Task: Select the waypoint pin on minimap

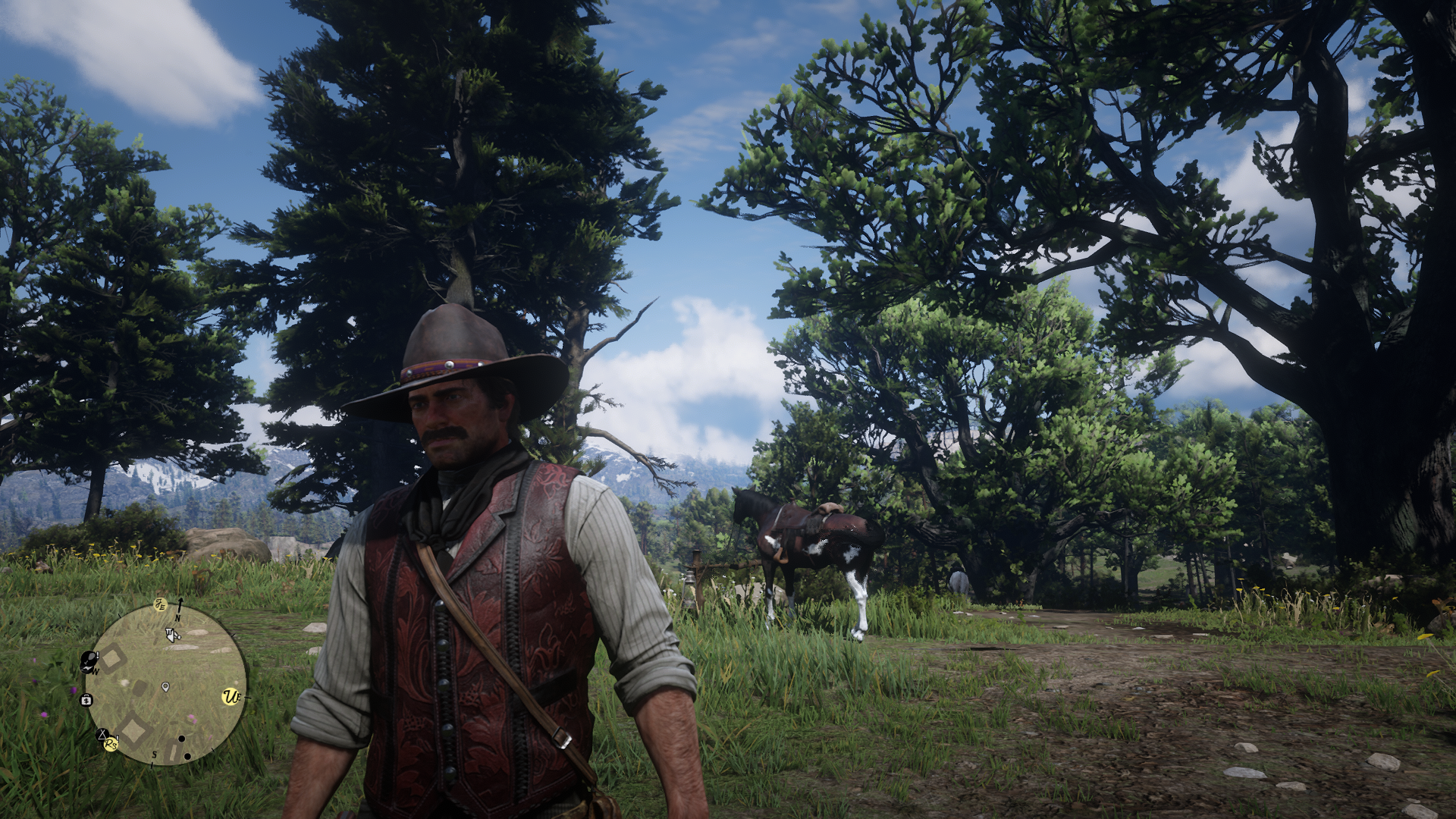Action: [165, 687]
